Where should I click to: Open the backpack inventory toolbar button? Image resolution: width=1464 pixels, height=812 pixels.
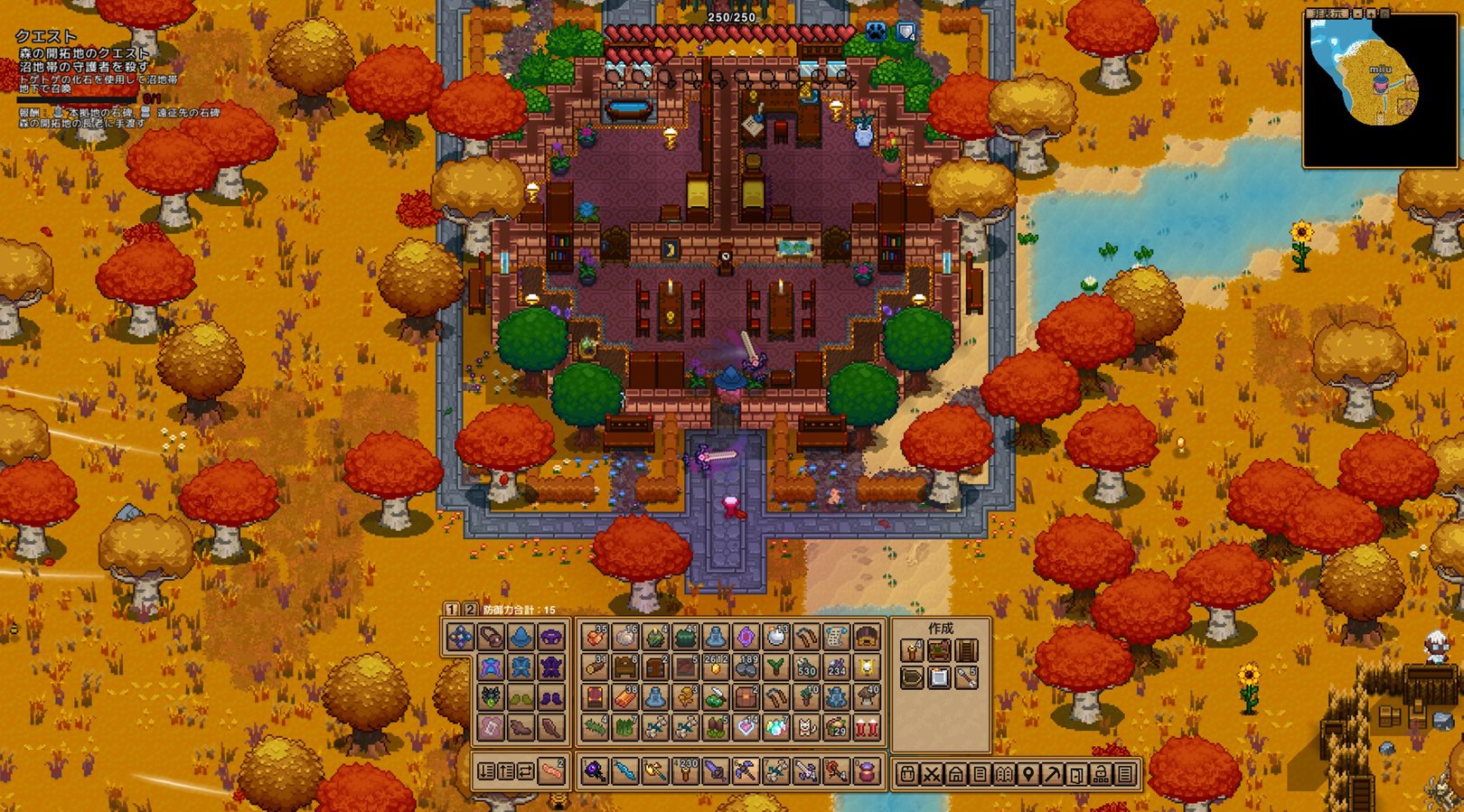tap(908, 774)
